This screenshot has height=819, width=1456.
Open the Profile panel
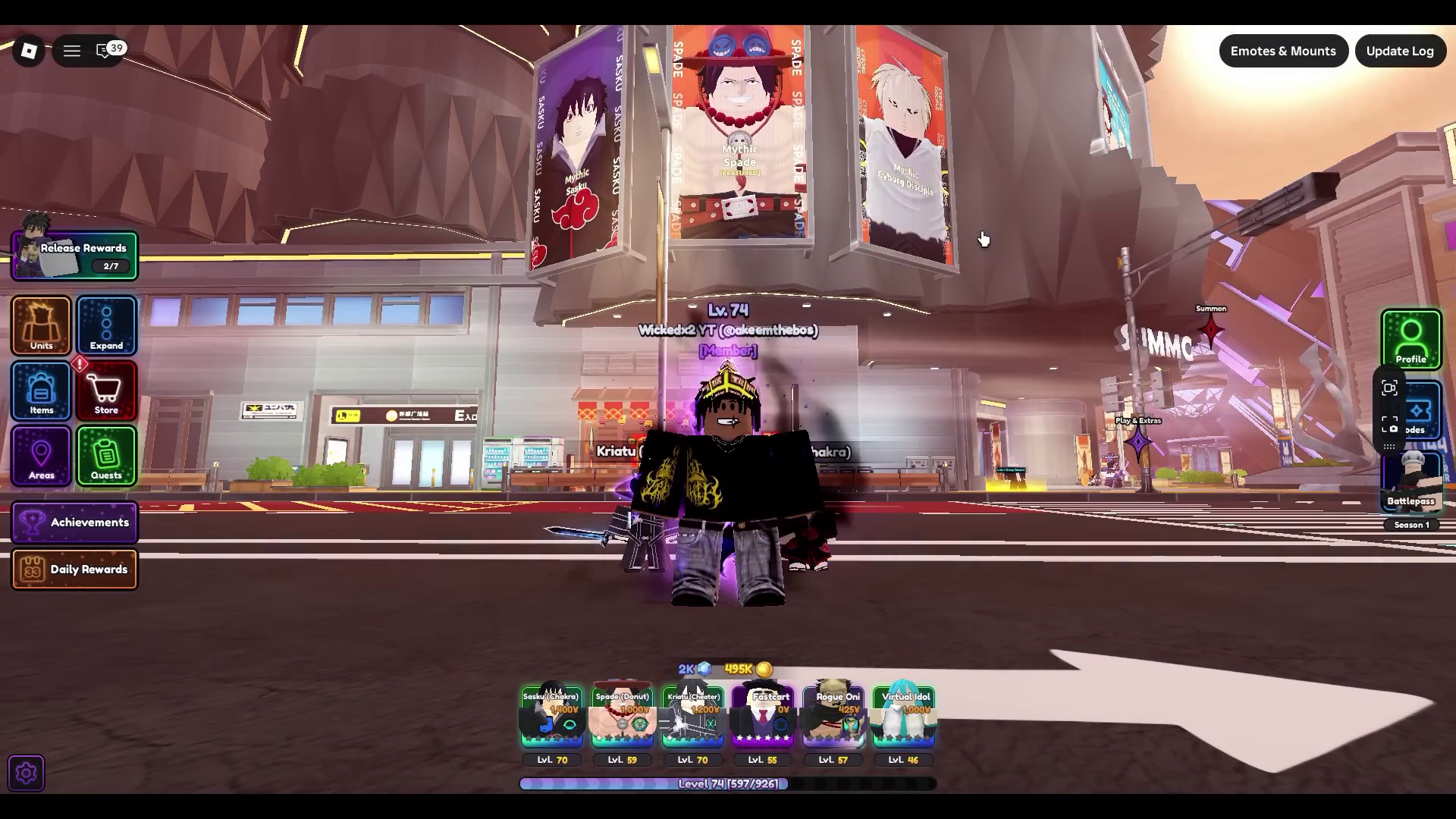tap(1410, 339)
